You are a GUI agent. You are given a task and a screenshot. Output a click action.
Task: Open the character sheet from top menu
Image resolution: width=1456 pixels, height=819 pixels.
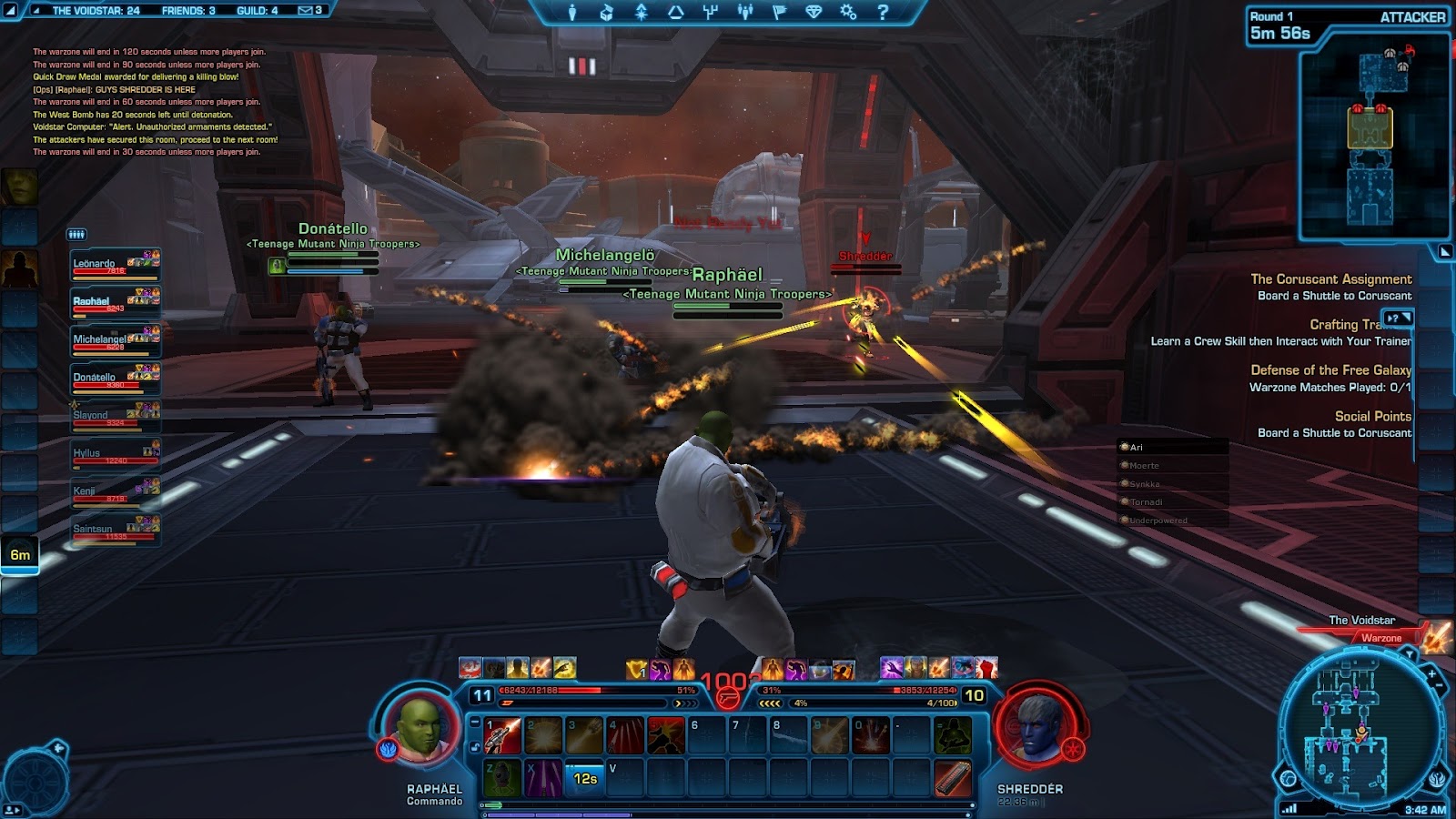click(x=572, y=13)
